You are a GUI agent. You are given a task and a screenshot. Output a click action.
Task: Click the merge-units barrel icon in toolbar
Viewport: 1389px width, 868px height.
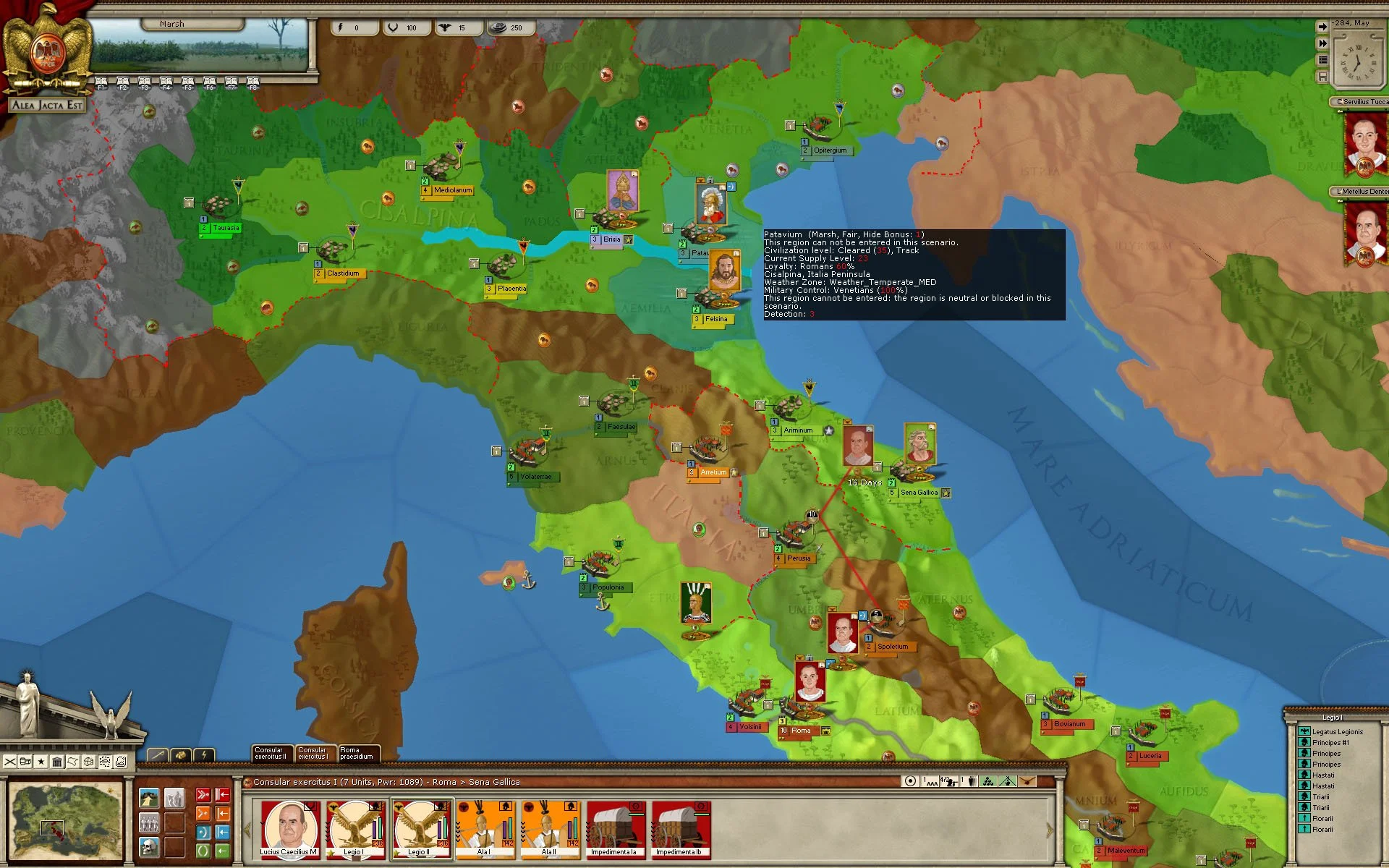tap(25, 762)
